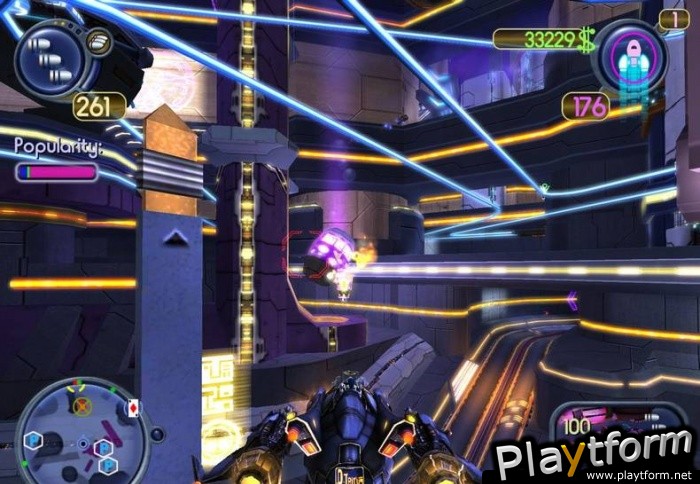Select the jetpack fuel gauge icon
700x484 pixels.
629,58
